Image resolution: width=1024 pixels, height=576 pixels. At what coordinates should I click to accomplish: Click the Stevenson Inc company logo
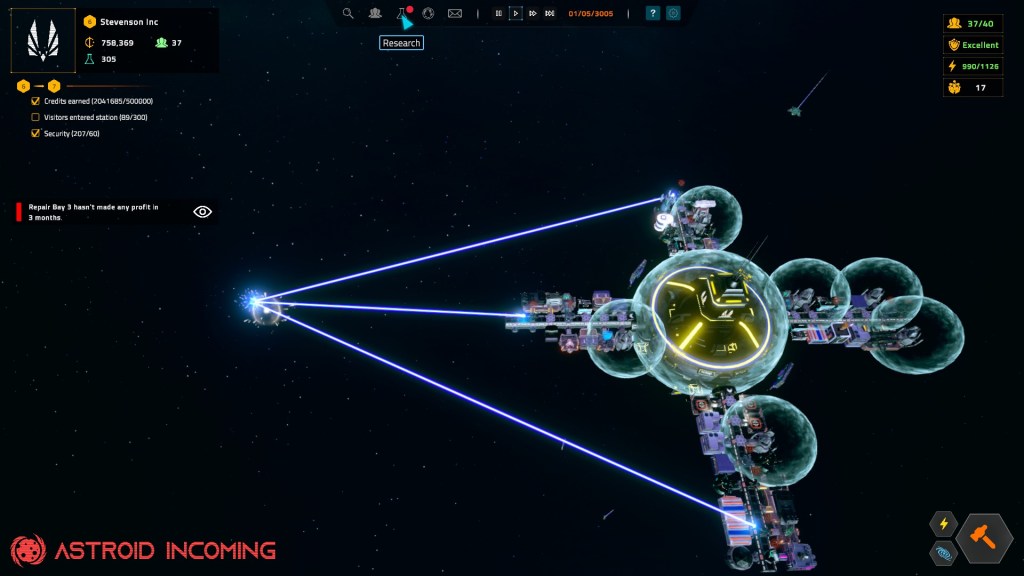tap(43, 41)
